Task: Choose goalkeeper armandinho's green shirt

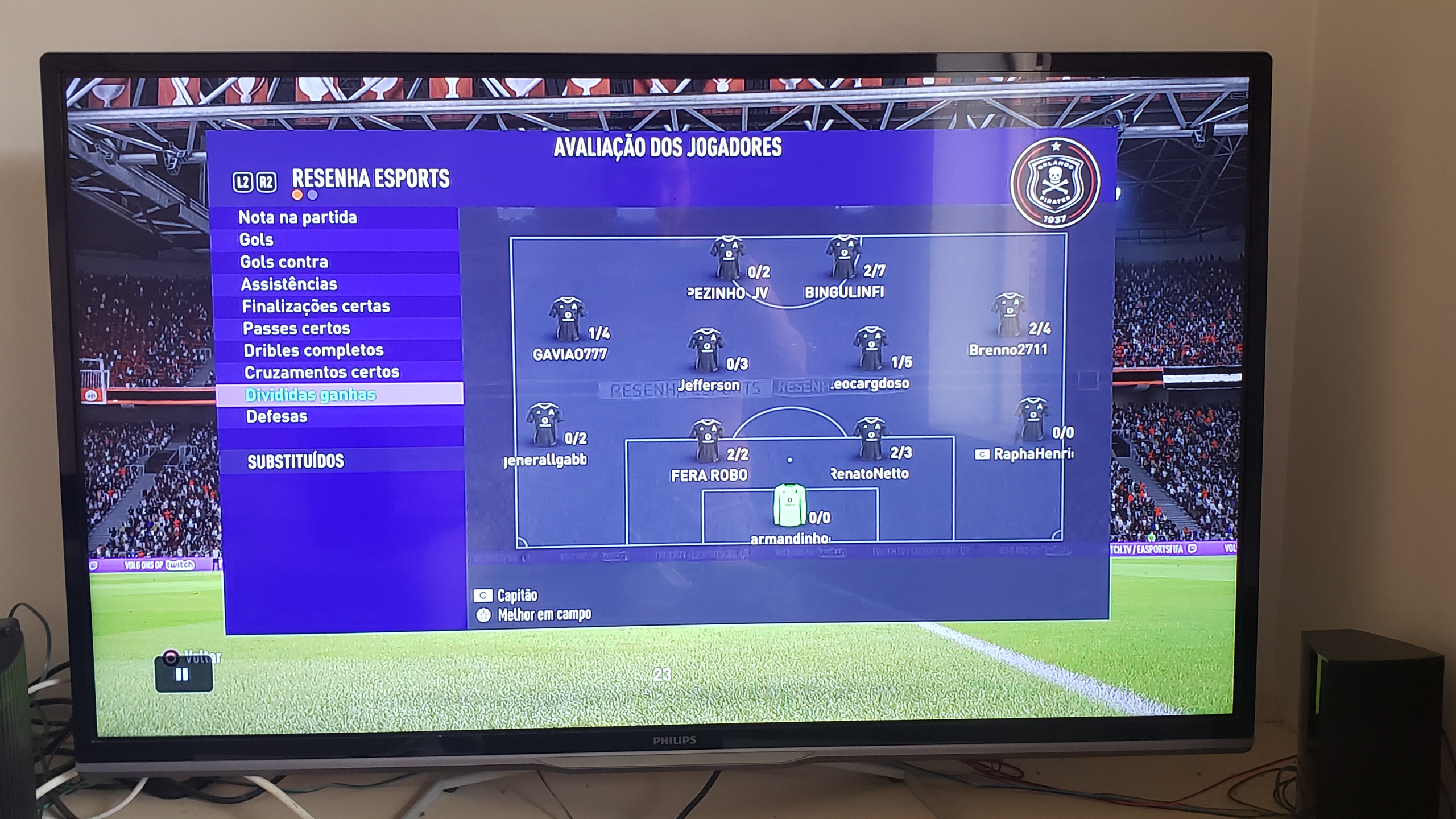Action: pos(789,505)
